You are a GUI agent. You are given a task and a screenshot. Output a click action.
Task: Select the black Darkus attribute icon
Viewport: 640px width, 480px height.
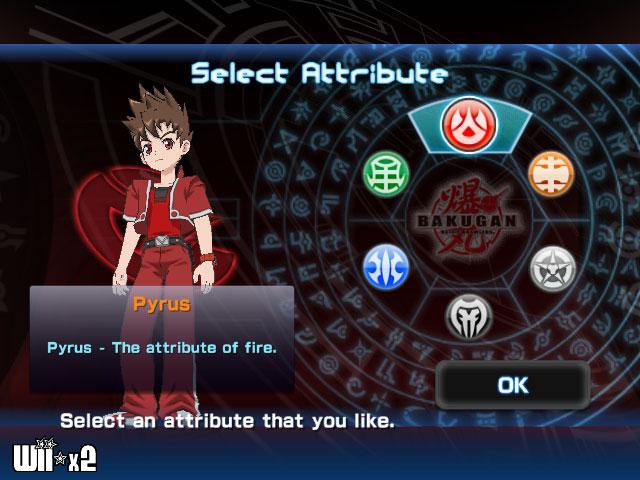click(x=467, y=315)
